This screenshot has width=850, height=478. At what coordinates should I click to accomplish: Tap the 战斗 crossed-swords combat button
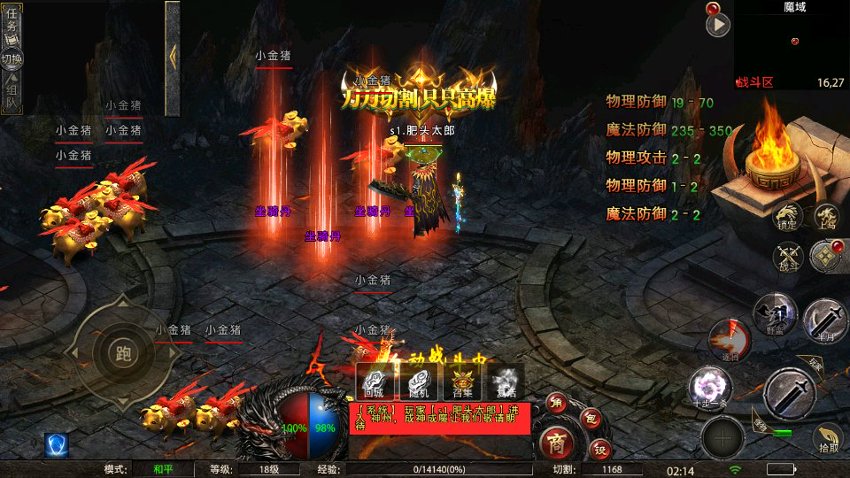788,257
